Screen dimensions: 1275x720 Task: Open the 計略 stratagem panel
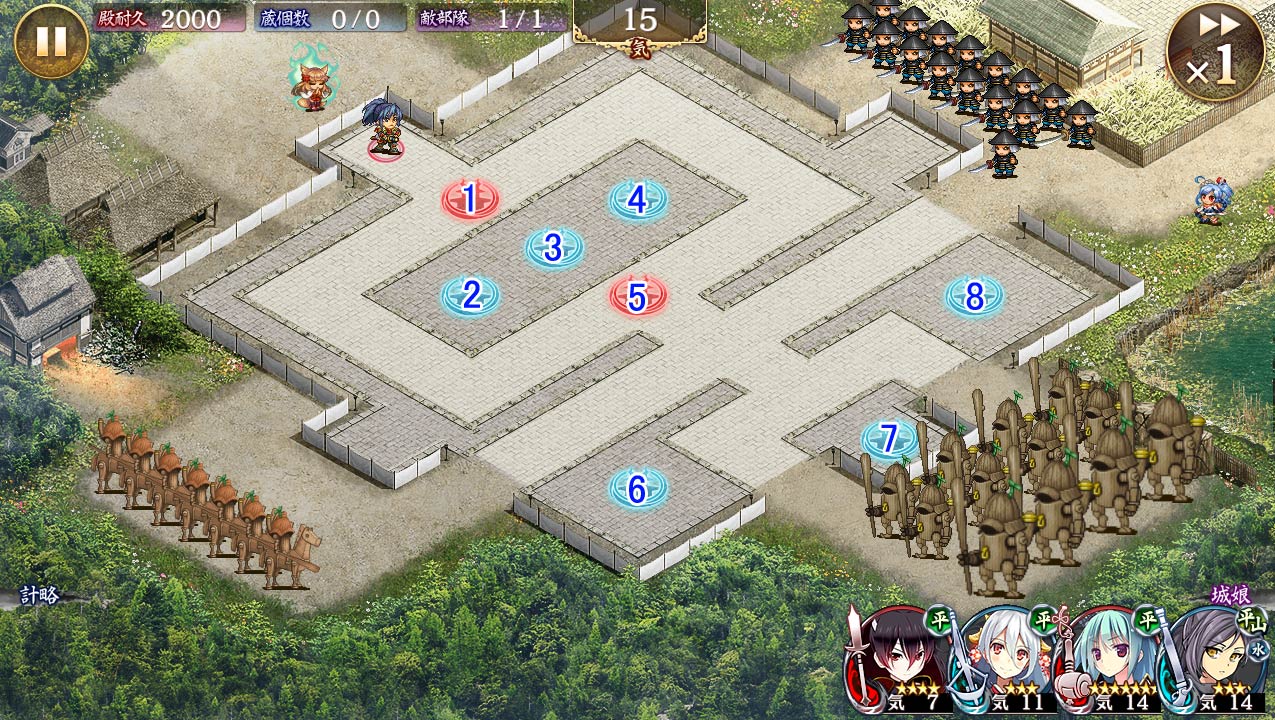tap(40, 596)
